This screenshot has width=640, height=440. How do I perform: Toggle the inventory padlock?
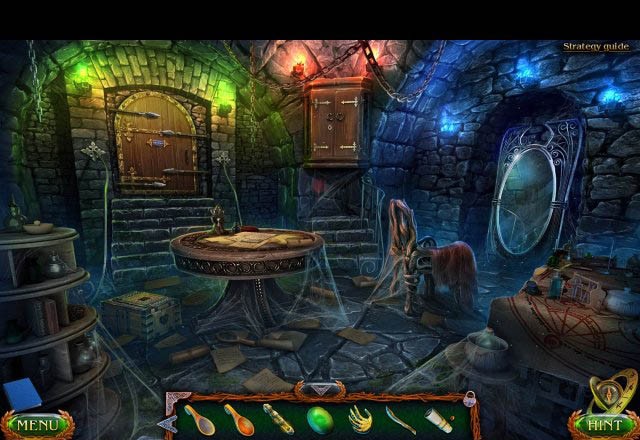tap(468, 399)
